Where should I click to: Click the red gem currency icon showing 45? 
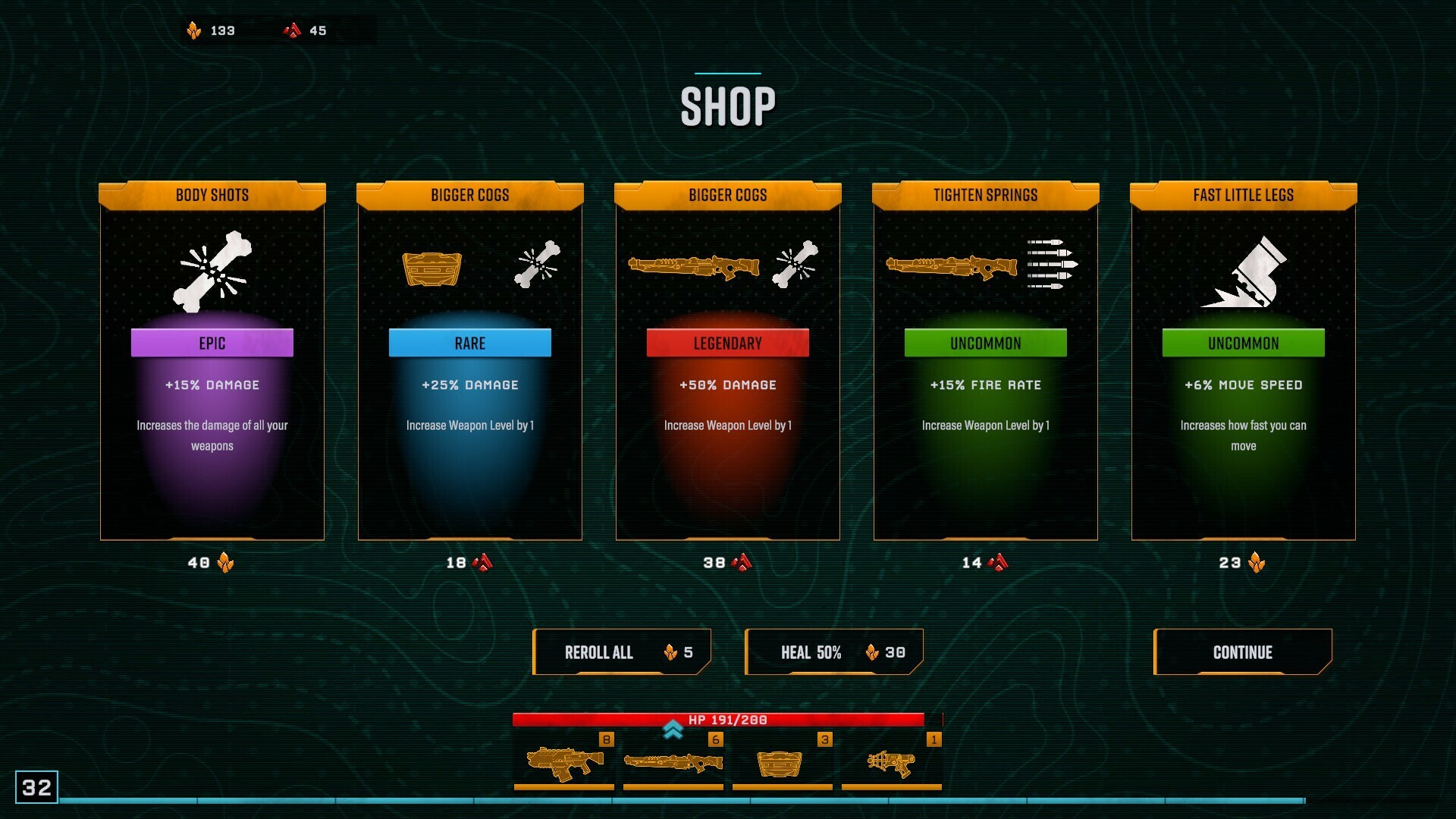291,31
